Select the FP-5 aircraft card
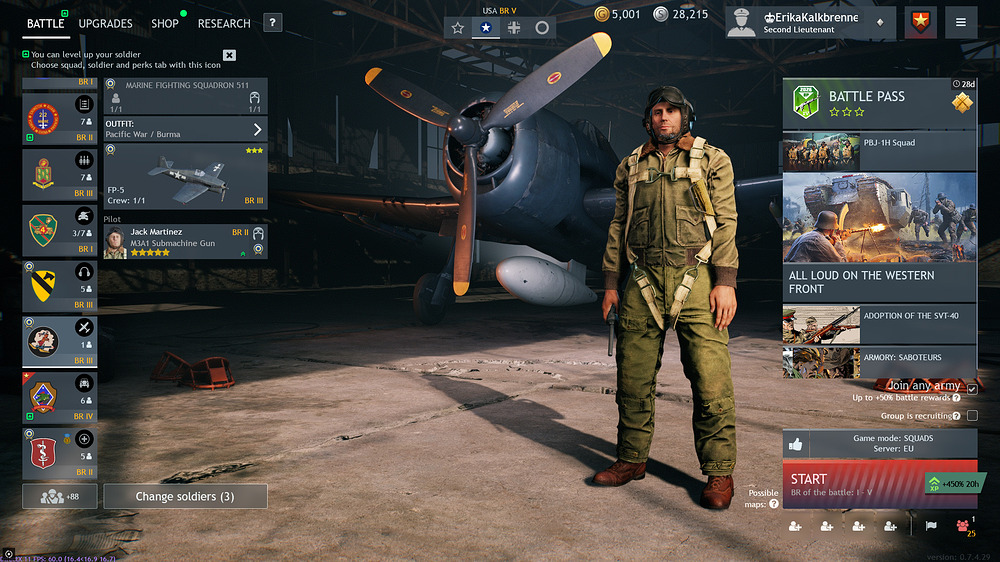 (185, 176)
